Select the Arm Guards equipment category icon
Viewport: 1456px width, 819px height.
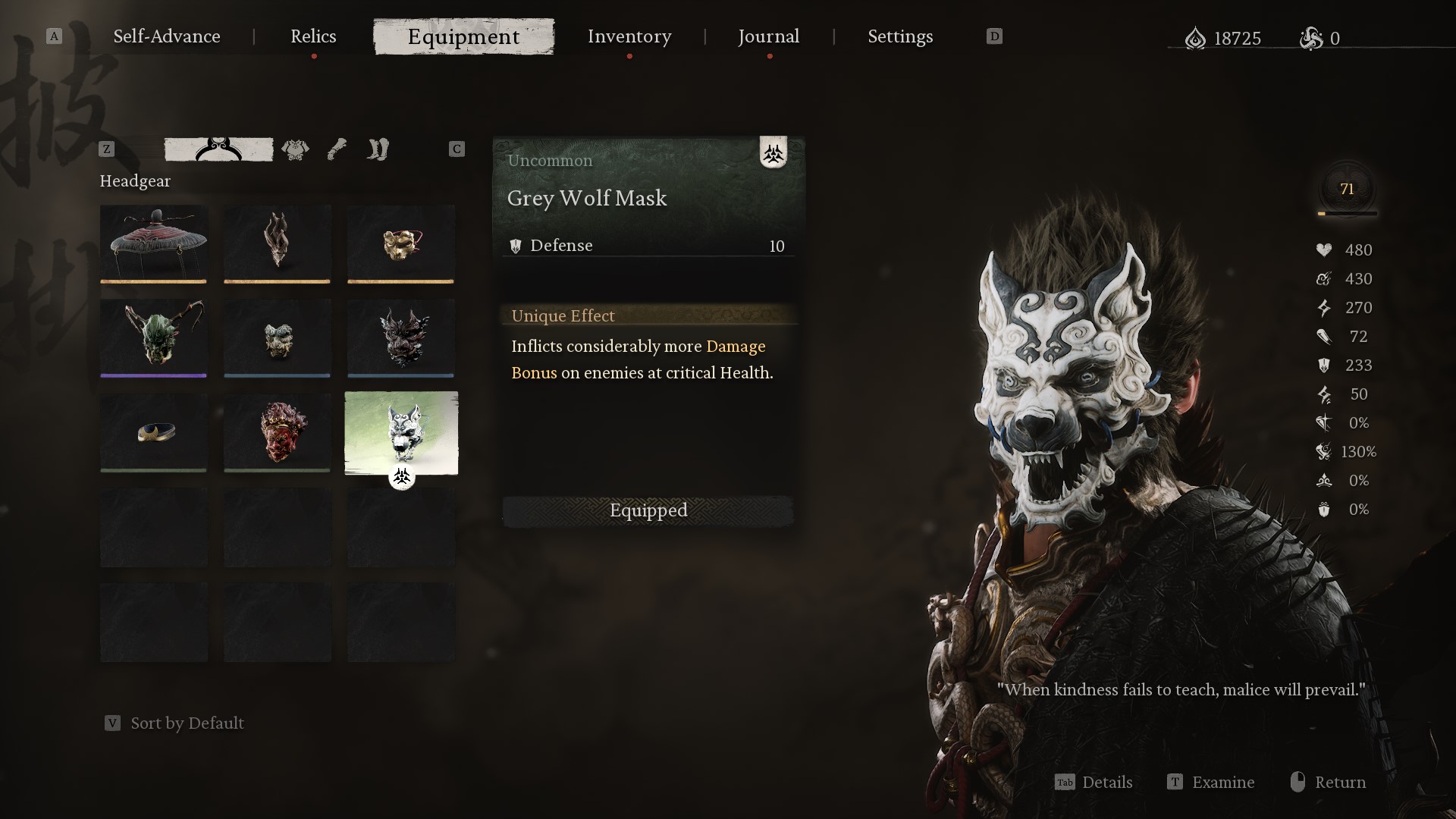tap(337, 149)
